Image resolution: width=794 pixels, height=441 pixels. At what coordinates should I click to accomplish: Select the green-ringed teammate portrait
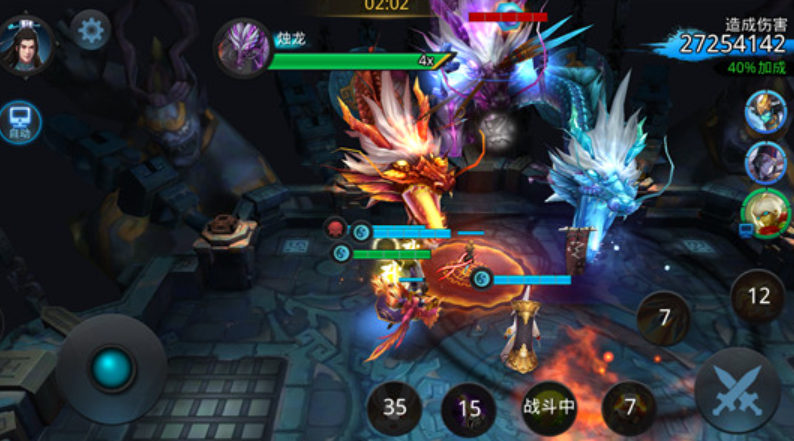[765, 211]
